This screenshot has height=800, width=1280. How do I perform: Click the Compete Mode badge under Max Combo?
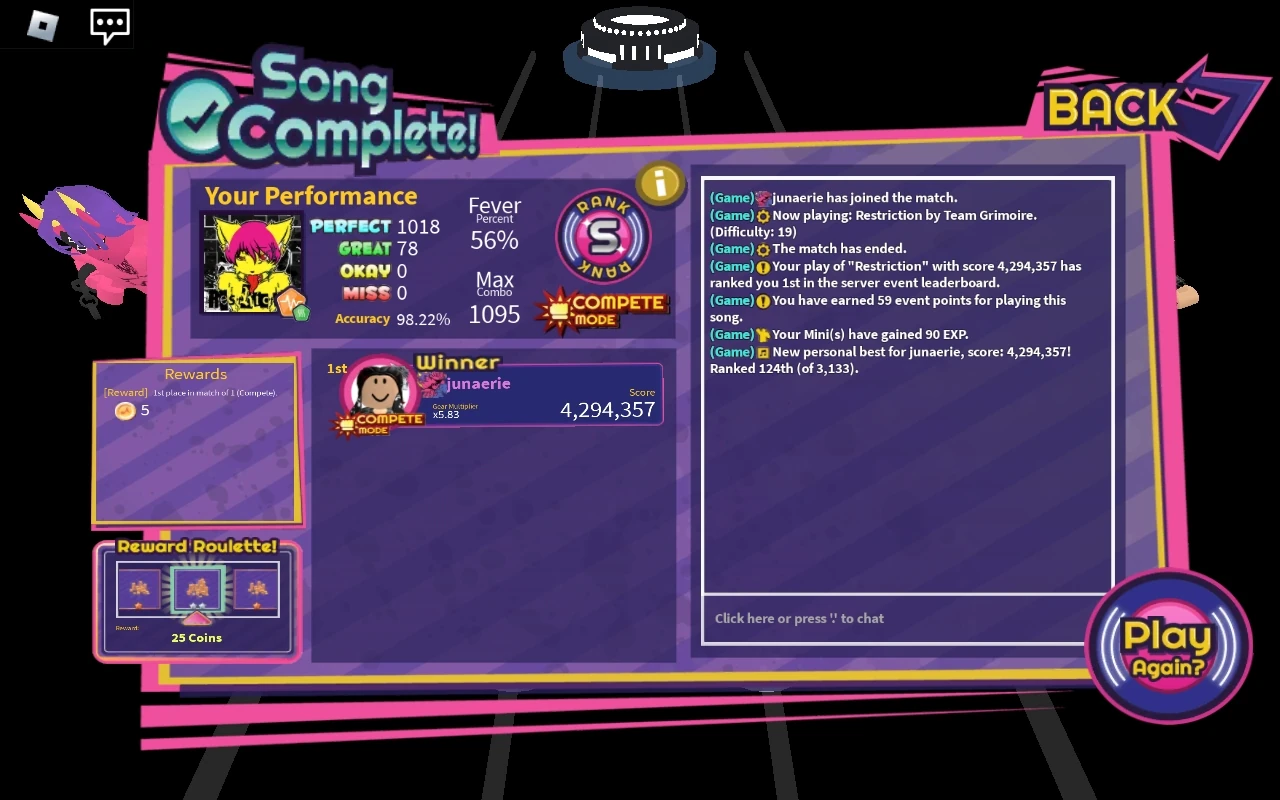(x=601, y=306)
